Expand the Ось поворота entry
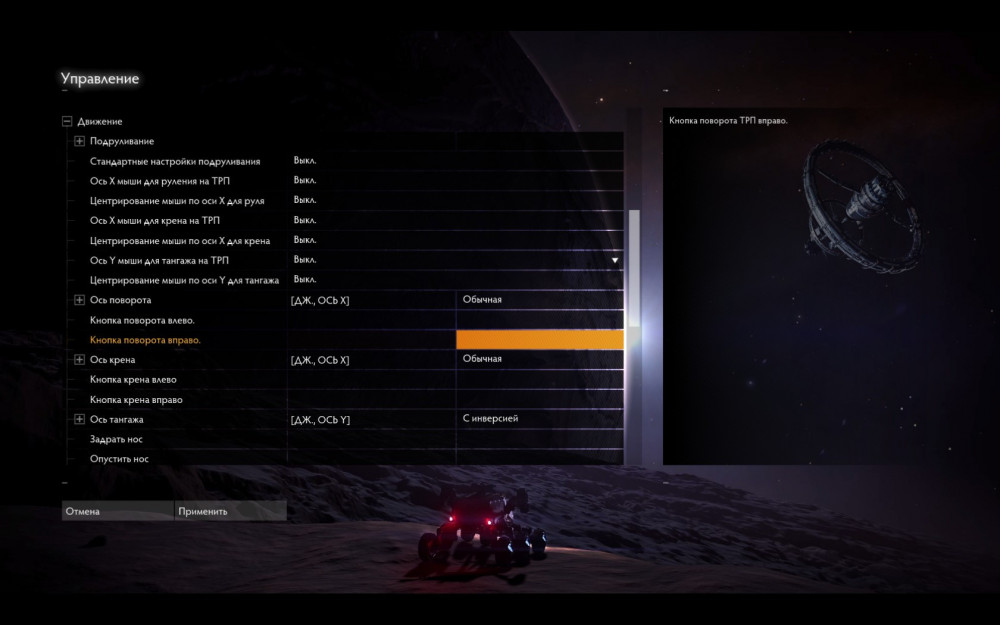 (80, 300)
